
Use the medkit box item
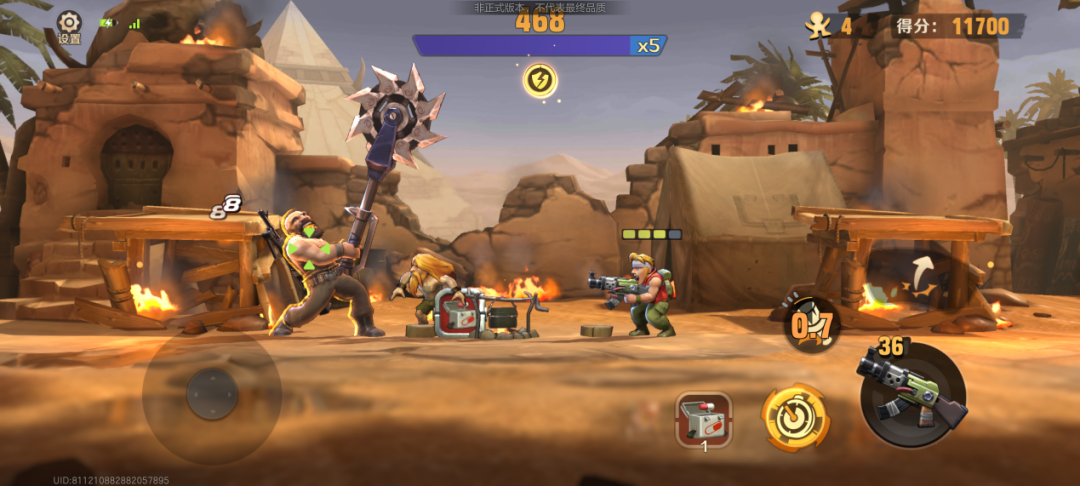coord(703,417)
